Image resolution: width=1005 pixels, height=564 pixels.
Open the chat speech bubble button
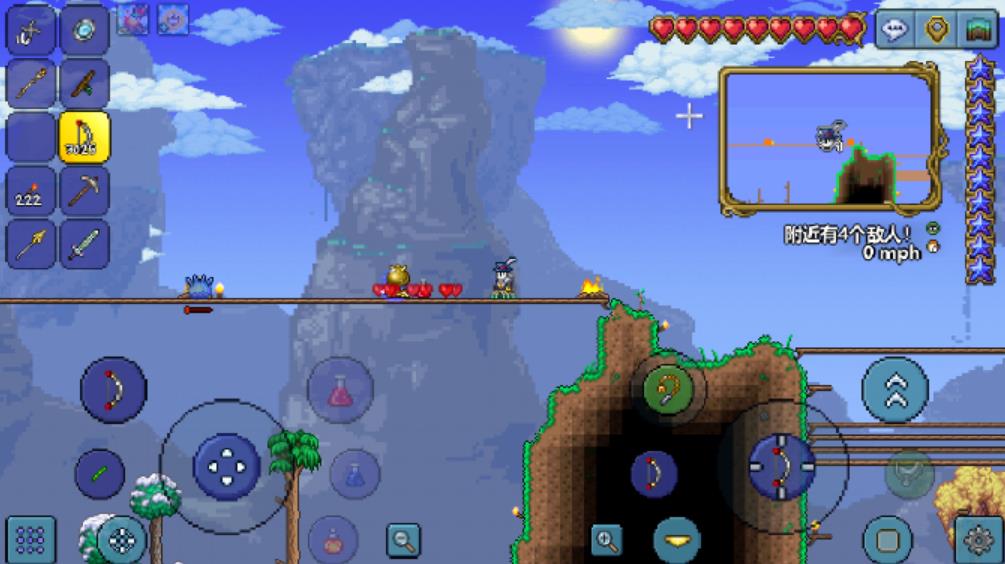(x=894, y=30)
